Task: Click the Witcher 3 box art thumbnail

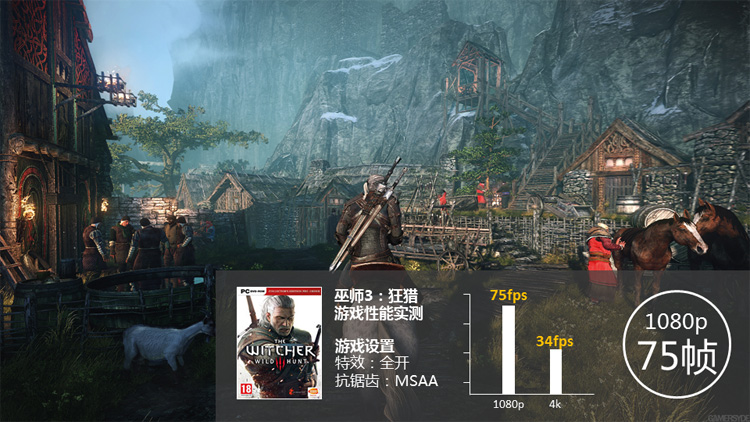Action: 272,344
